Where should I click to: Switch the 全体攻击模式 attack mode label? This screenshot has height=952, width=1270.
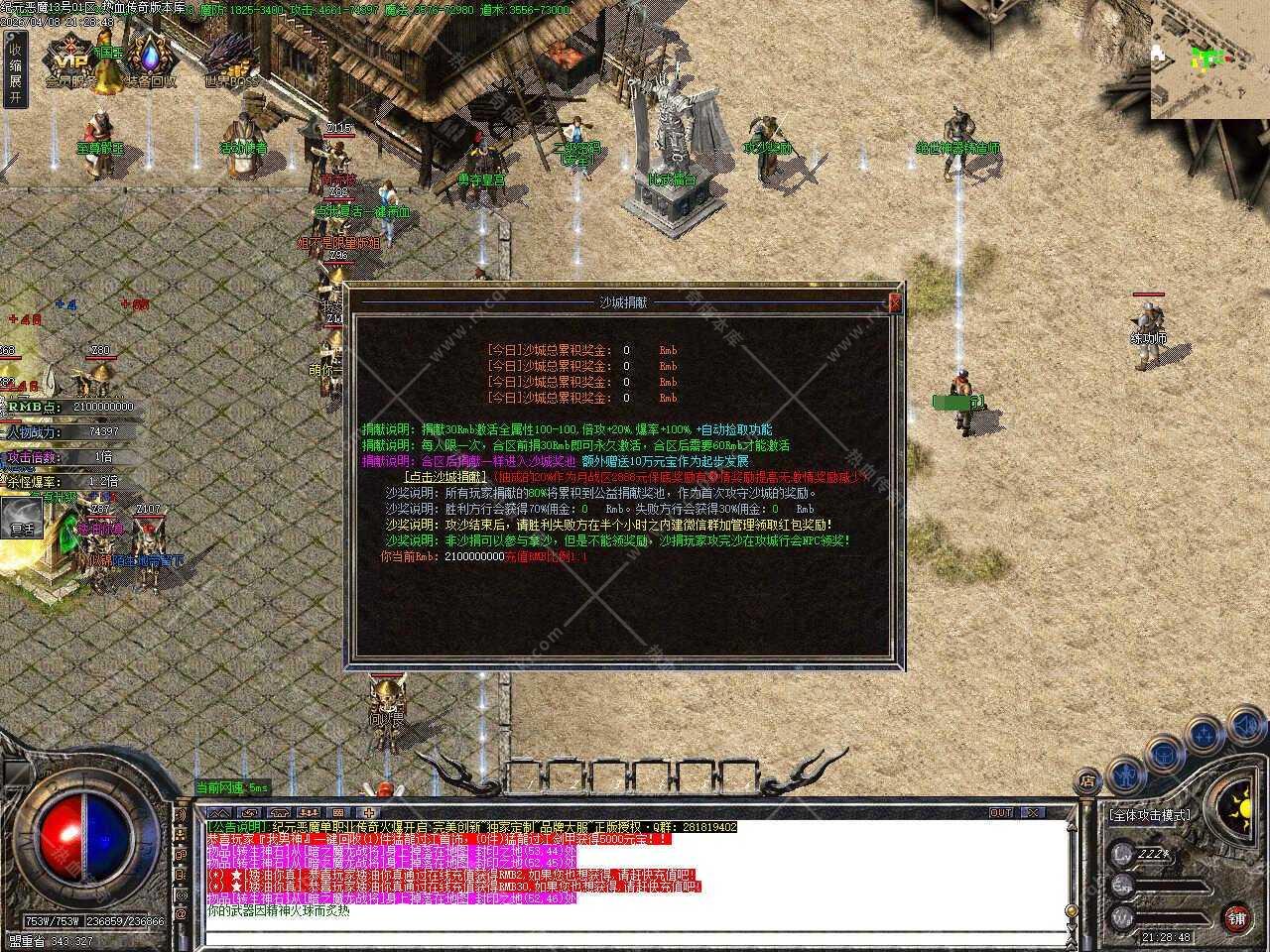click(x=1148, y=815)
